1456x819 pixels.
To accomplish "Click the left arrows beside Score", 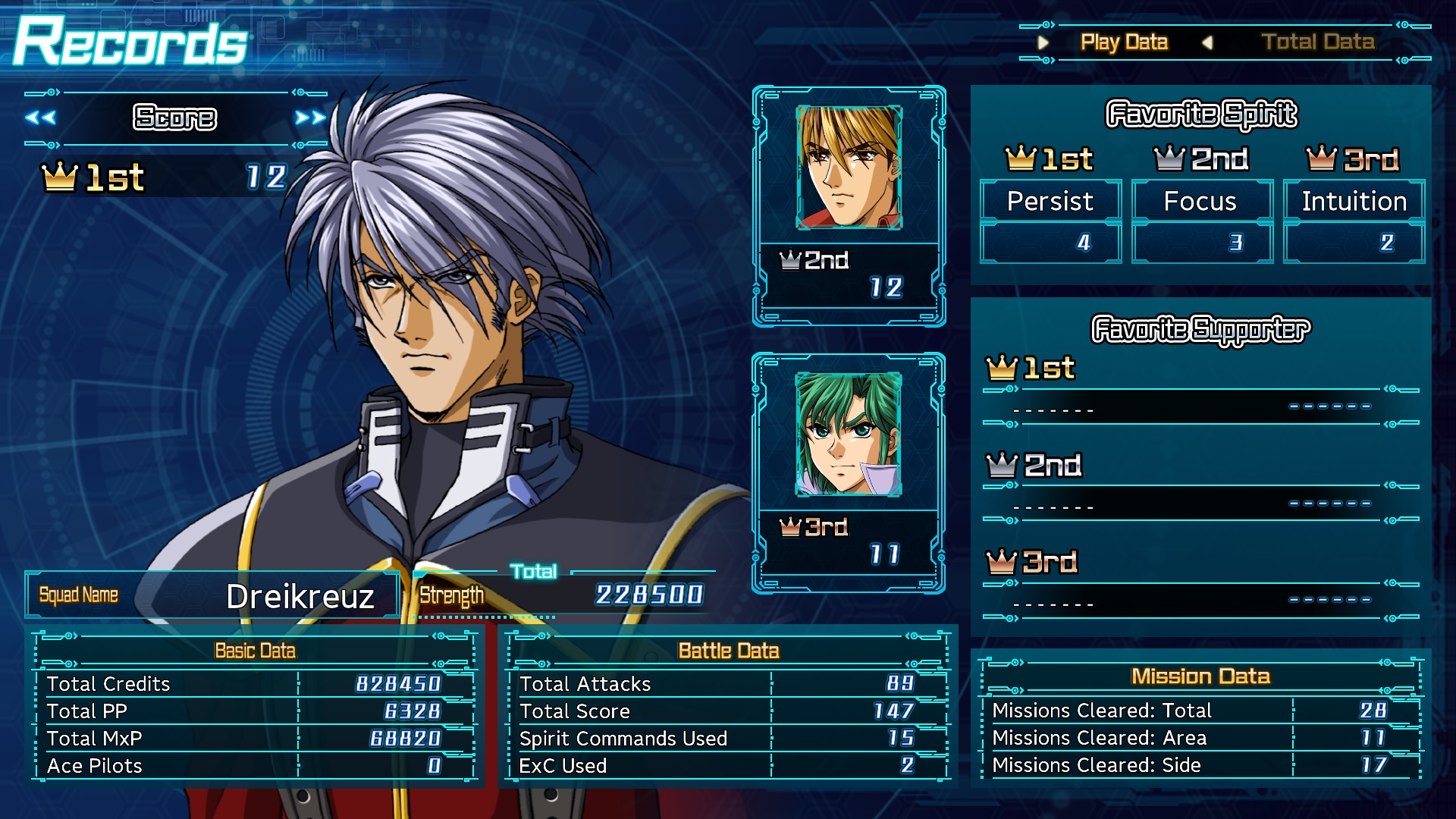I will tap(40, 118).
